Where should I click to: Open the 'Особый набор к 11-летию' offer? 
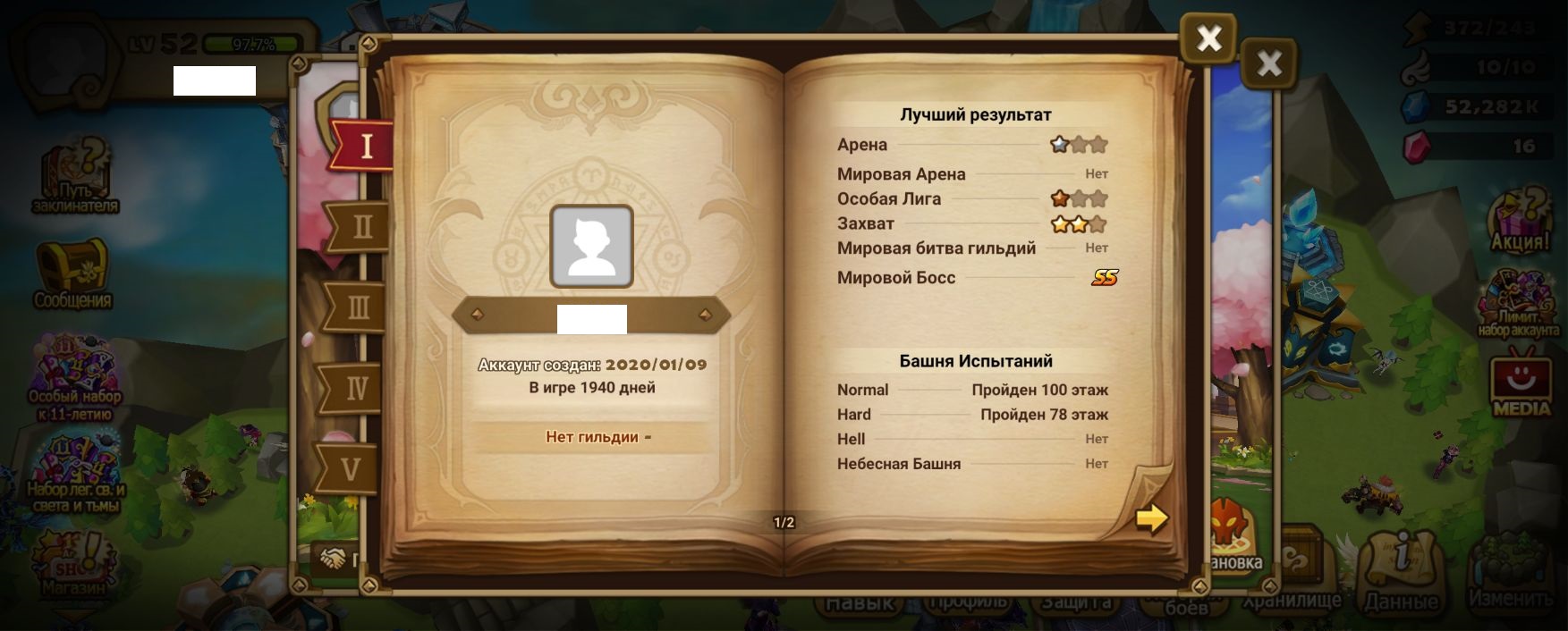(74, 375)
